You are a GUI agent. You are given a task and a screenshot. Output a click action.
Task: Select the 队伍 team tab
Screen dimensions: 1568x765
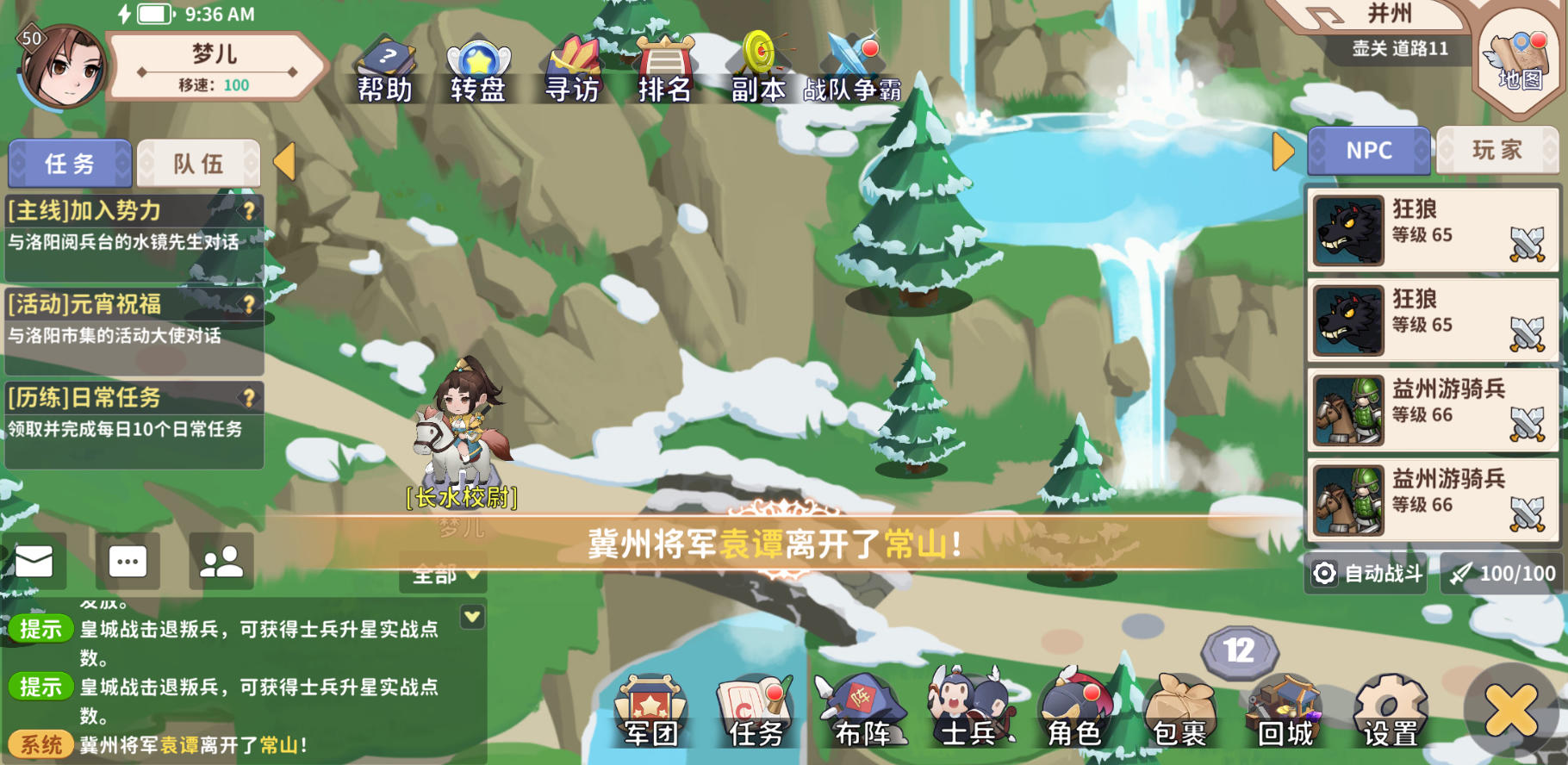click(198, 163)
